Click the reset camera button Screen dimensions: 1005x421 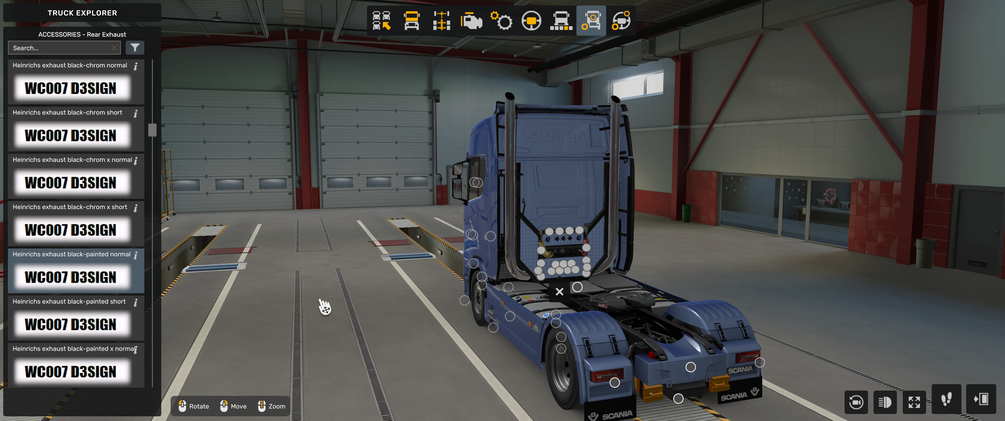[x=856, y=402]
